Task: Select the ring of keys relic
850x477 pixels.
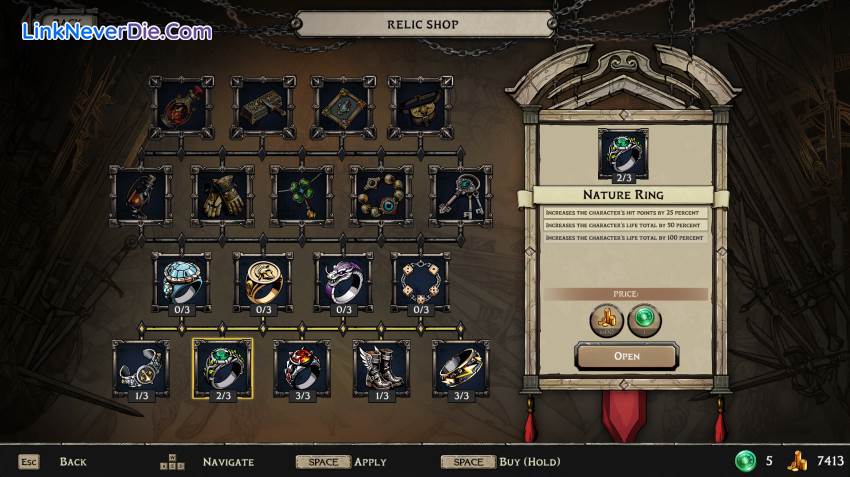Action: click(461, 195)
